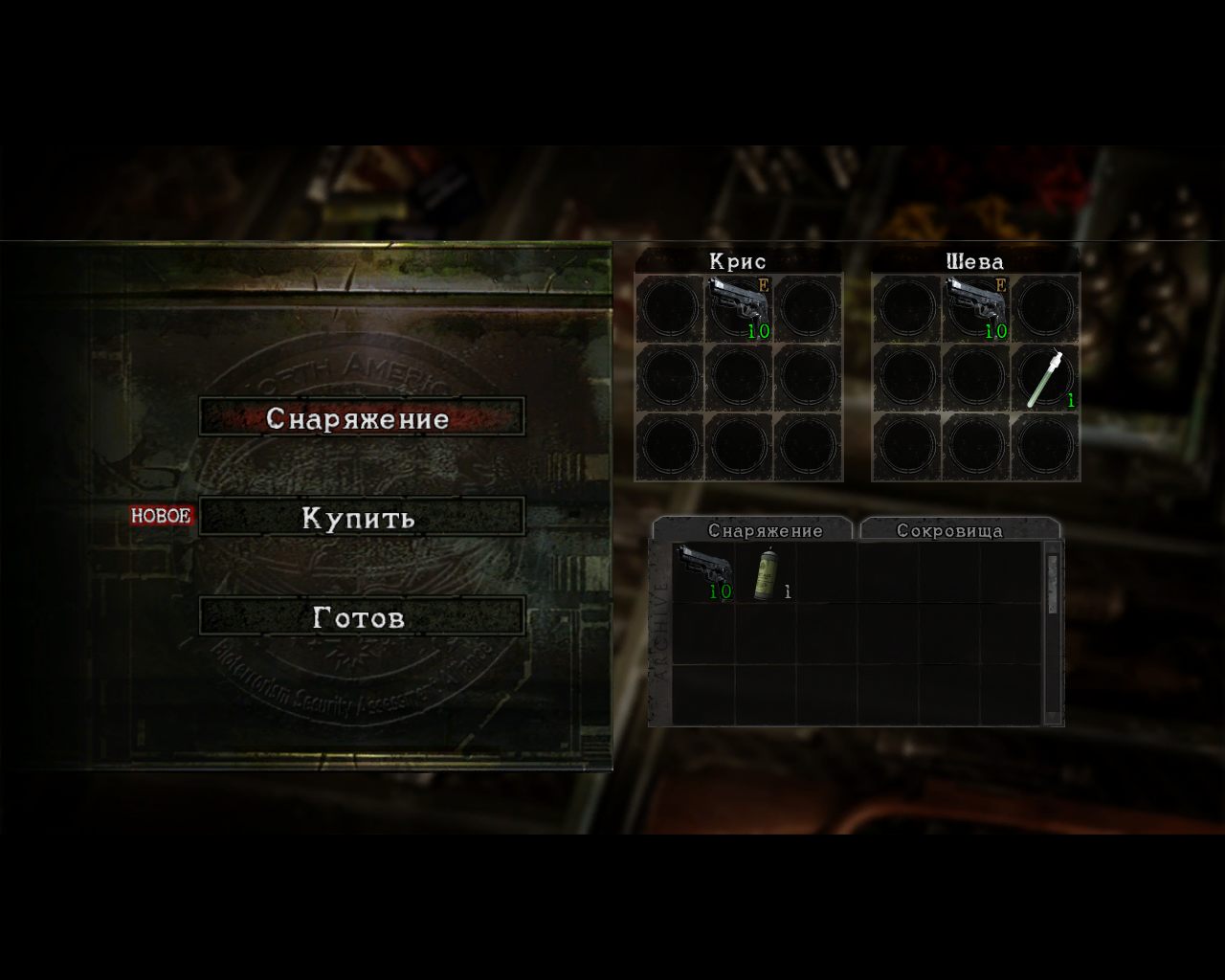Choose the Купить menu option

point(361,518)
